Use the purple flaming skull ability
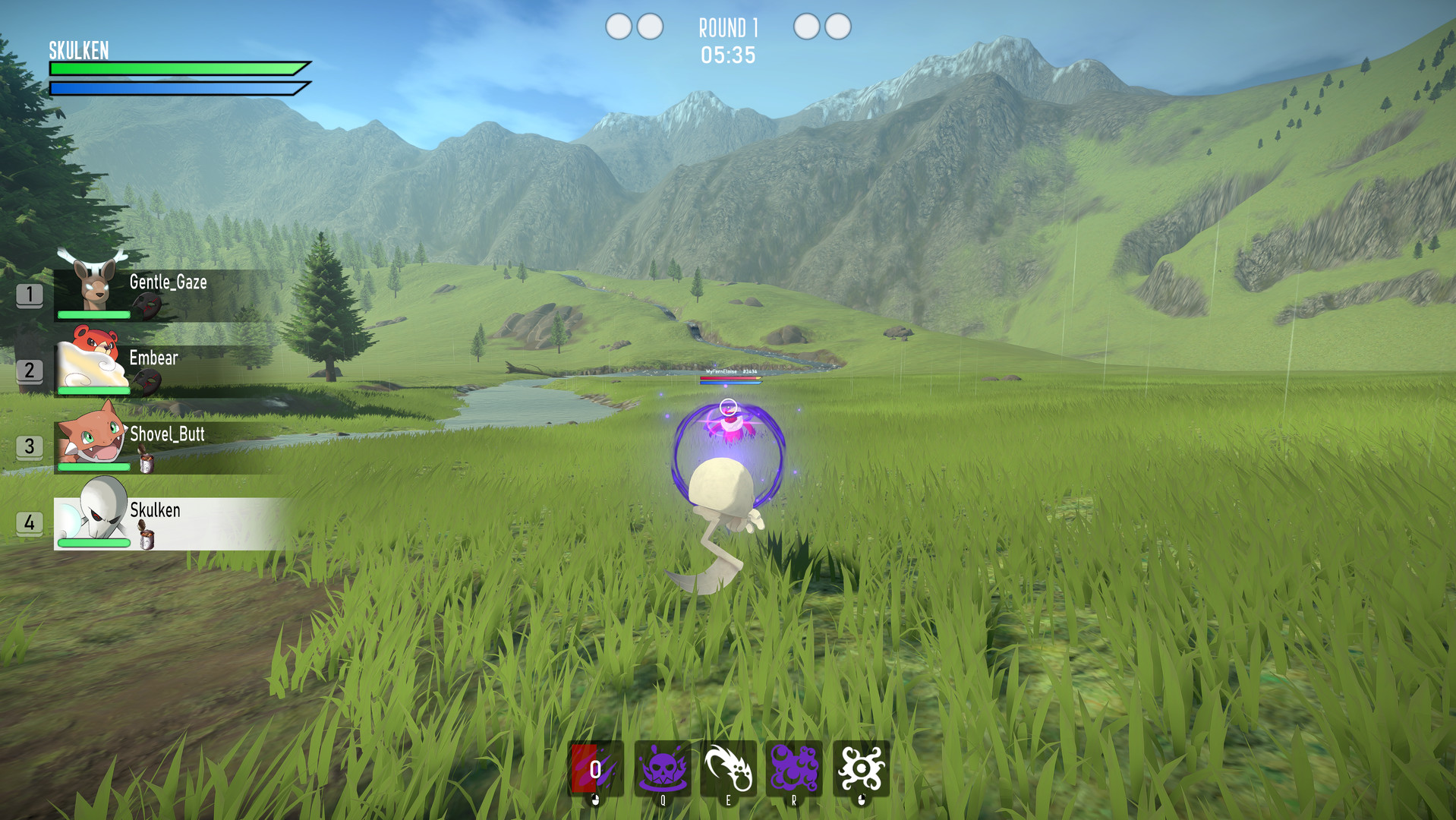 click(662, 768)
